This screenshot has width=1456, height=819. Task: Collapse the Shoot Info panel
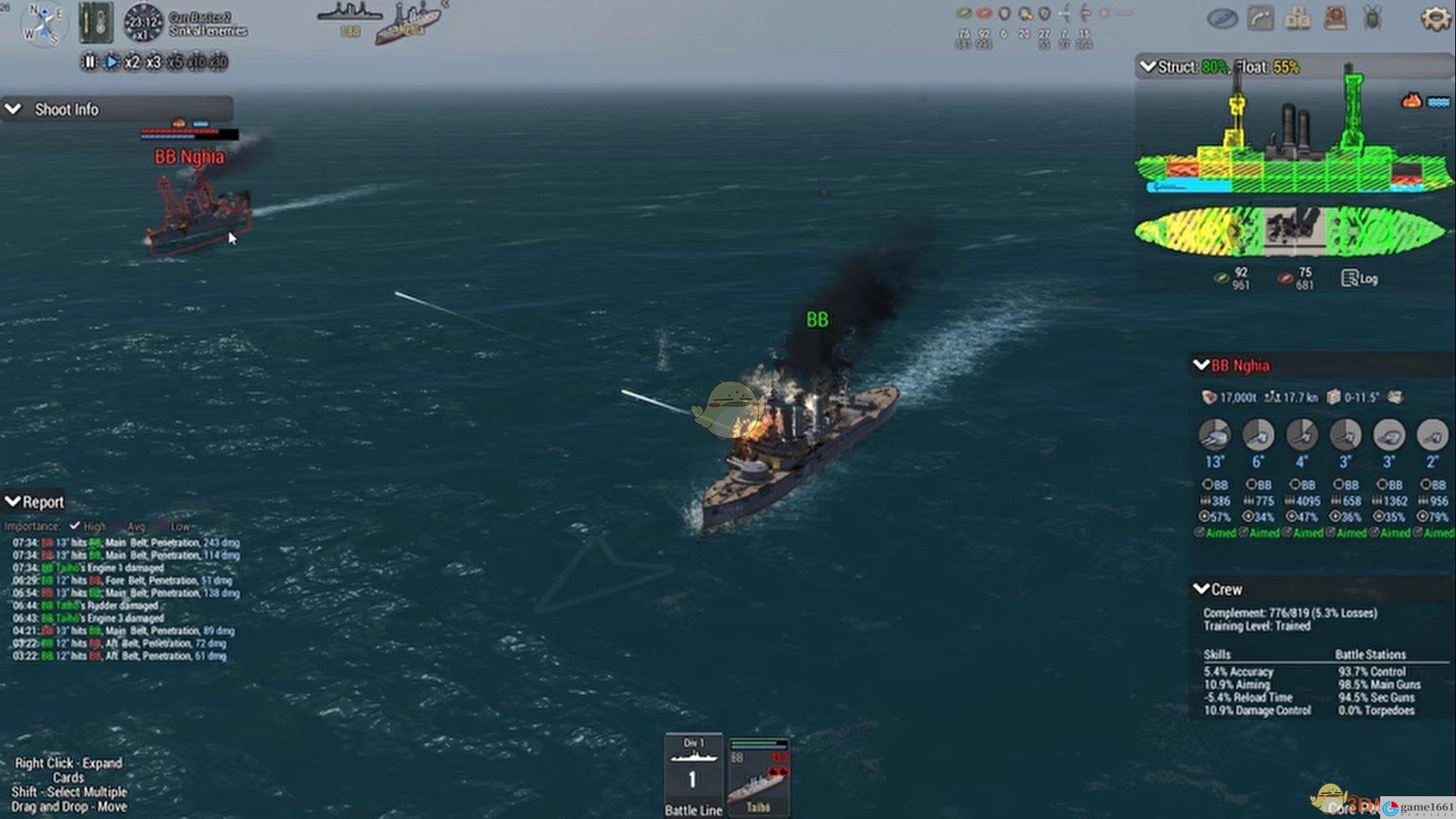click(14, 109)
